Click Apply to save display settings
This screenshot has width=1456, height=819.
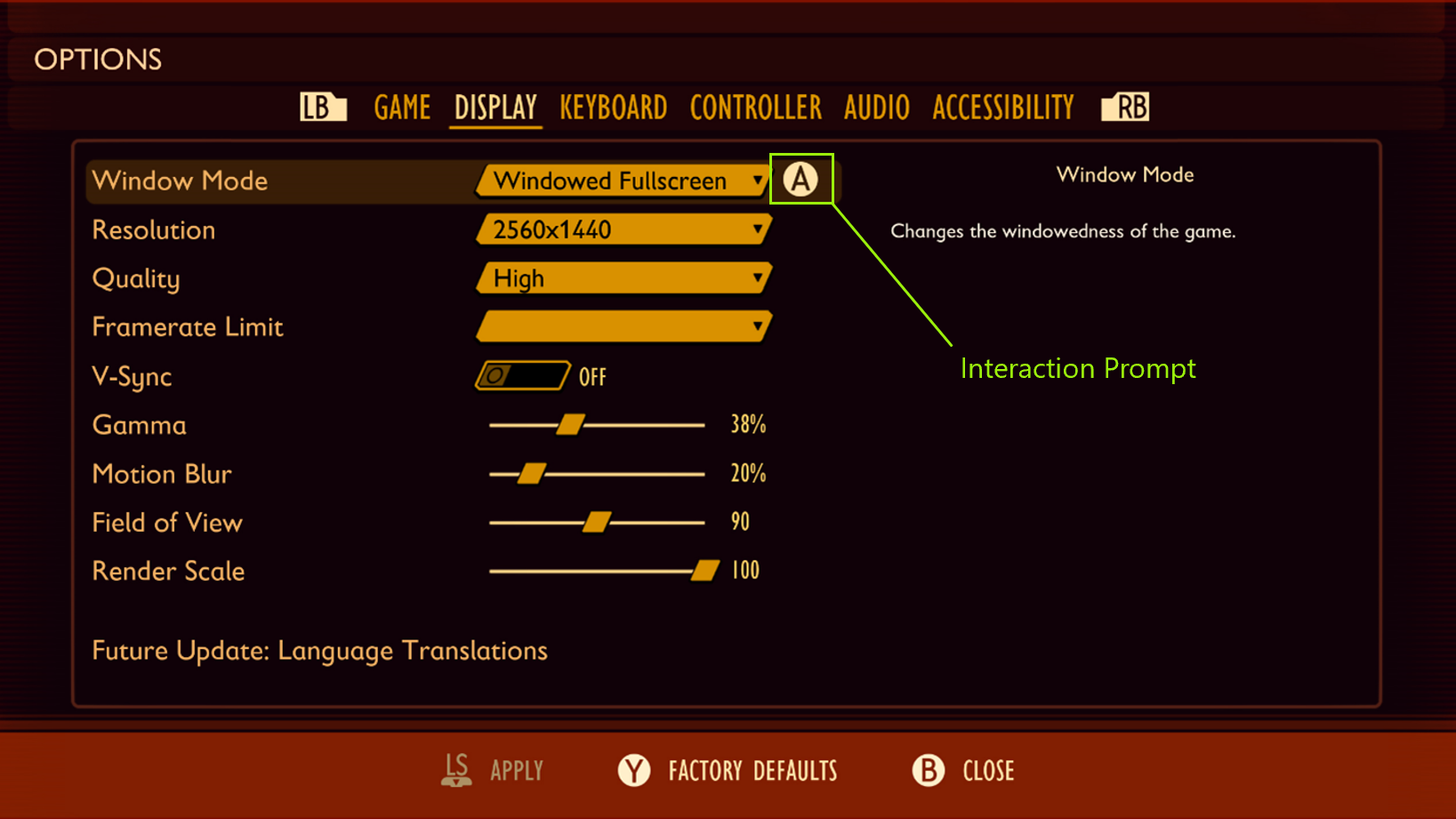pos(517,771)
